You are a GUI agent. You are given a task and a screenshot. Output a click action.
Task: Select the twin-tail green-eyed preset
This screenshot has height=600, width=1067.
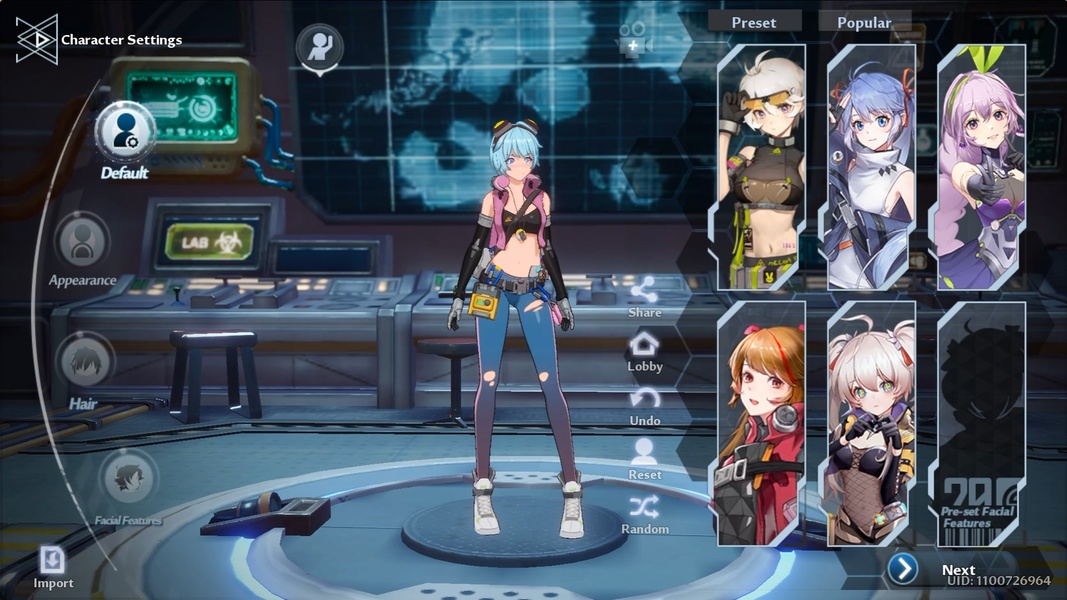[871, 424]
